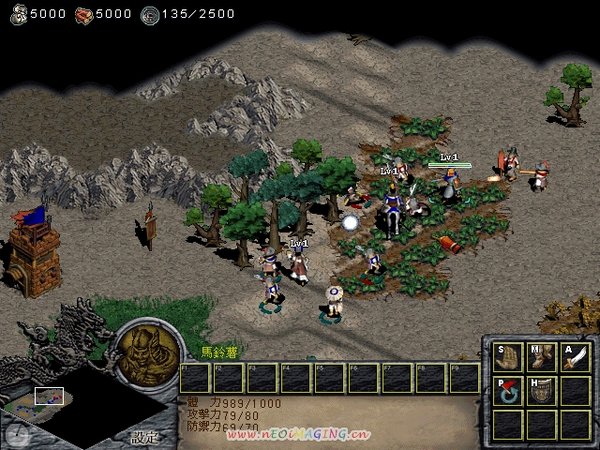Activate the Patrol command flag icon

(x=508, y=391)
